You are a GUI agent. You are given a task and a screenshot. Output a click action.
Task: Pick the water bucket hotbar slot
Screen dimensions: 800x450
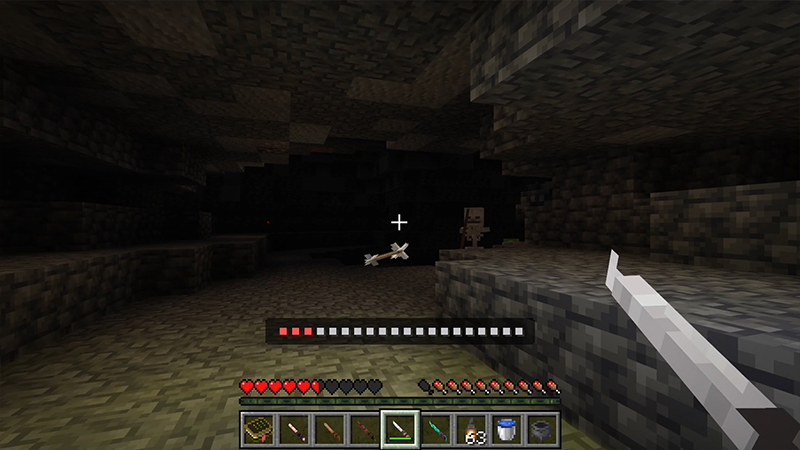tap(506, 430)
